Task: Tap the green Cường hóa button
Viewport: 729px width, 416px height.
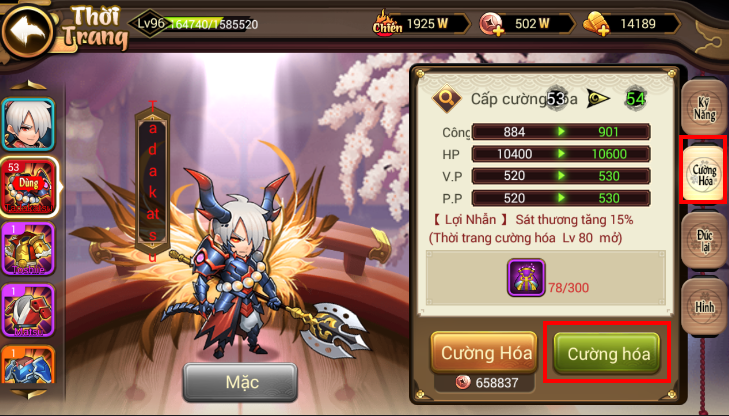Action: [608, 353]
